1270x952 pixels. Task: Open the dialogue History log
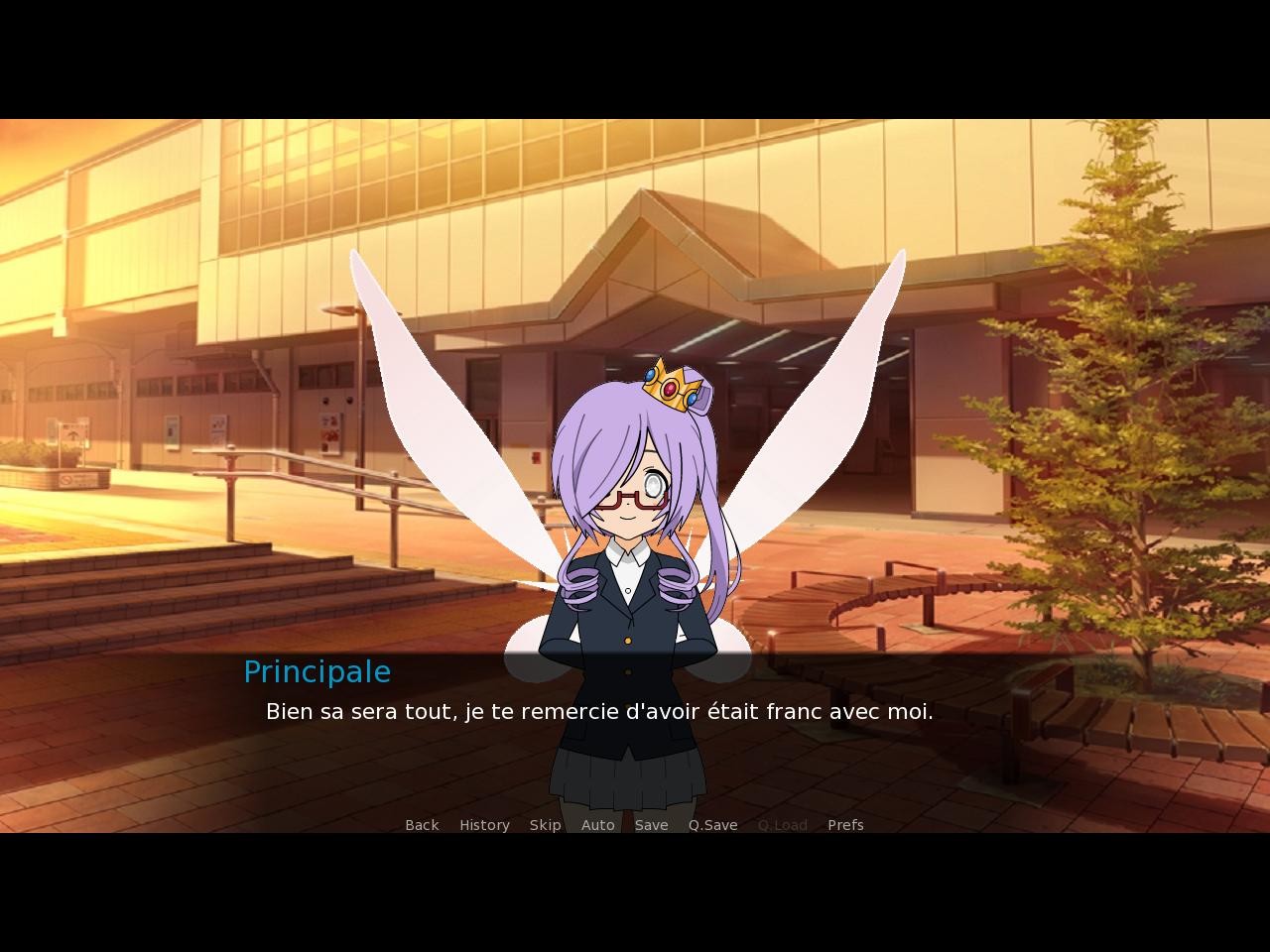click(483, 824)
